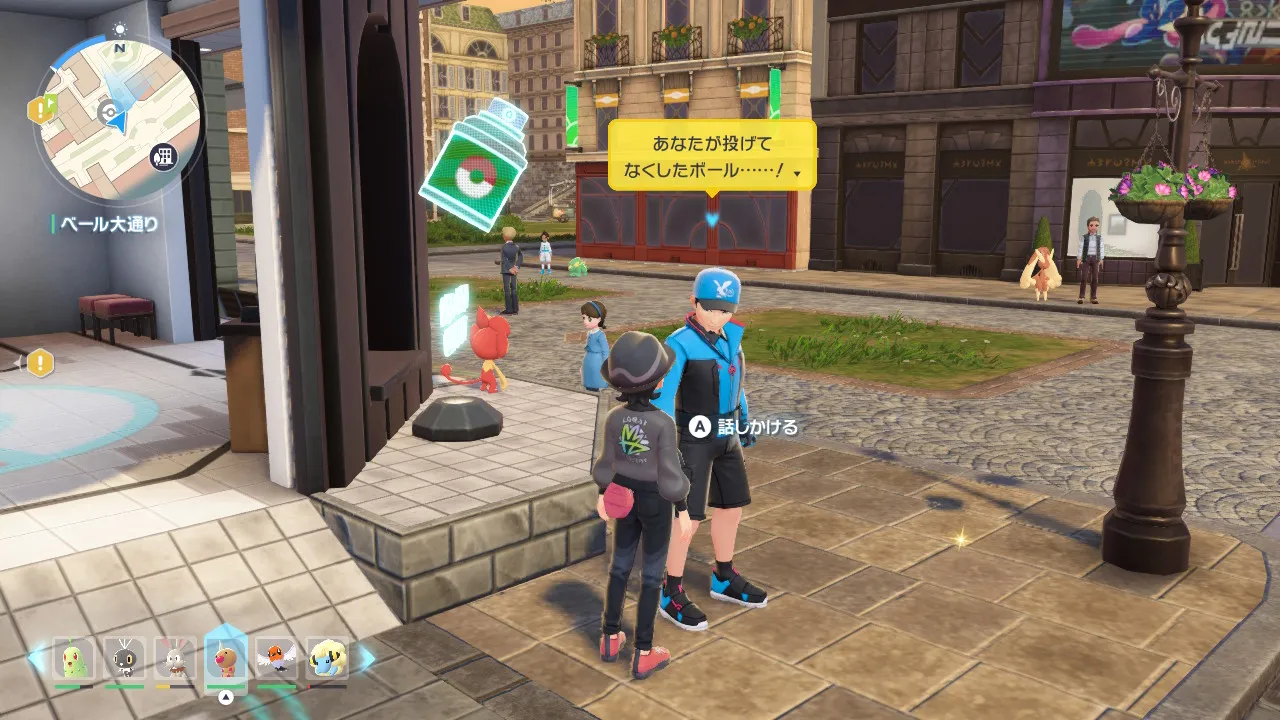Viewport: 1280px width, 720px height.
Task: Choose Fletchling from the party bar
Action: tap(277, 658)
